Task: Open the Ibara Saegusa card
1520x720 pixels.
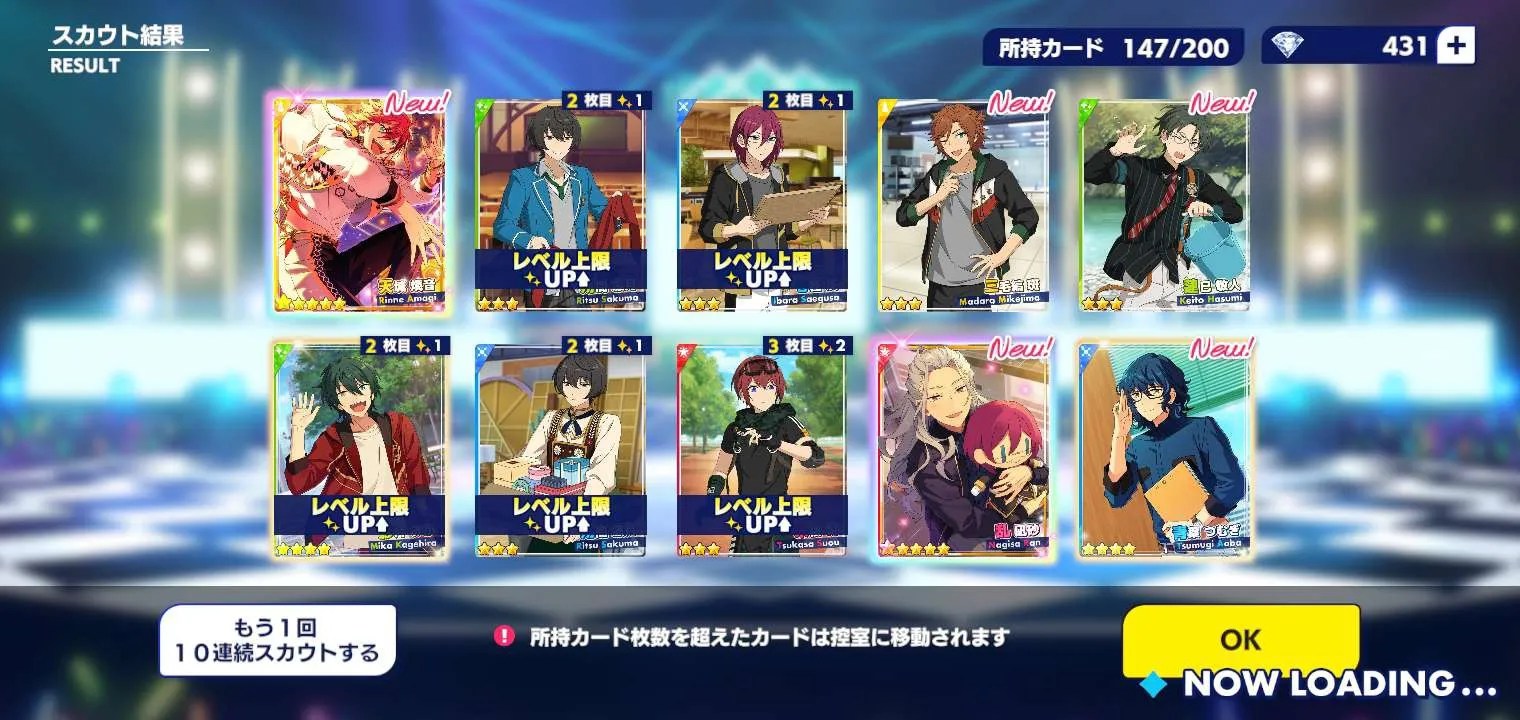Action: (x=762, y=205)
